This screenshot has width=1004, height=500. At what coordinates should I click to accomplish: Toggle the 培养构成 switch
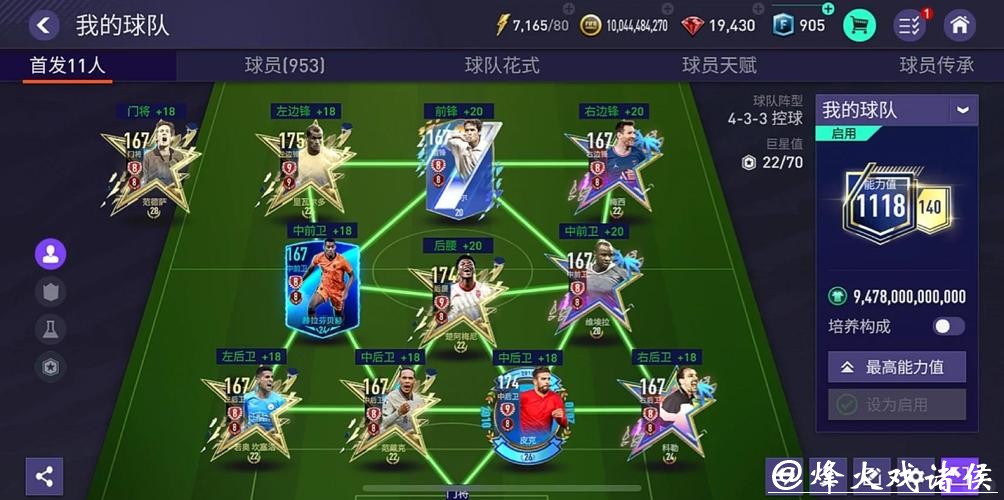[949, 326]
